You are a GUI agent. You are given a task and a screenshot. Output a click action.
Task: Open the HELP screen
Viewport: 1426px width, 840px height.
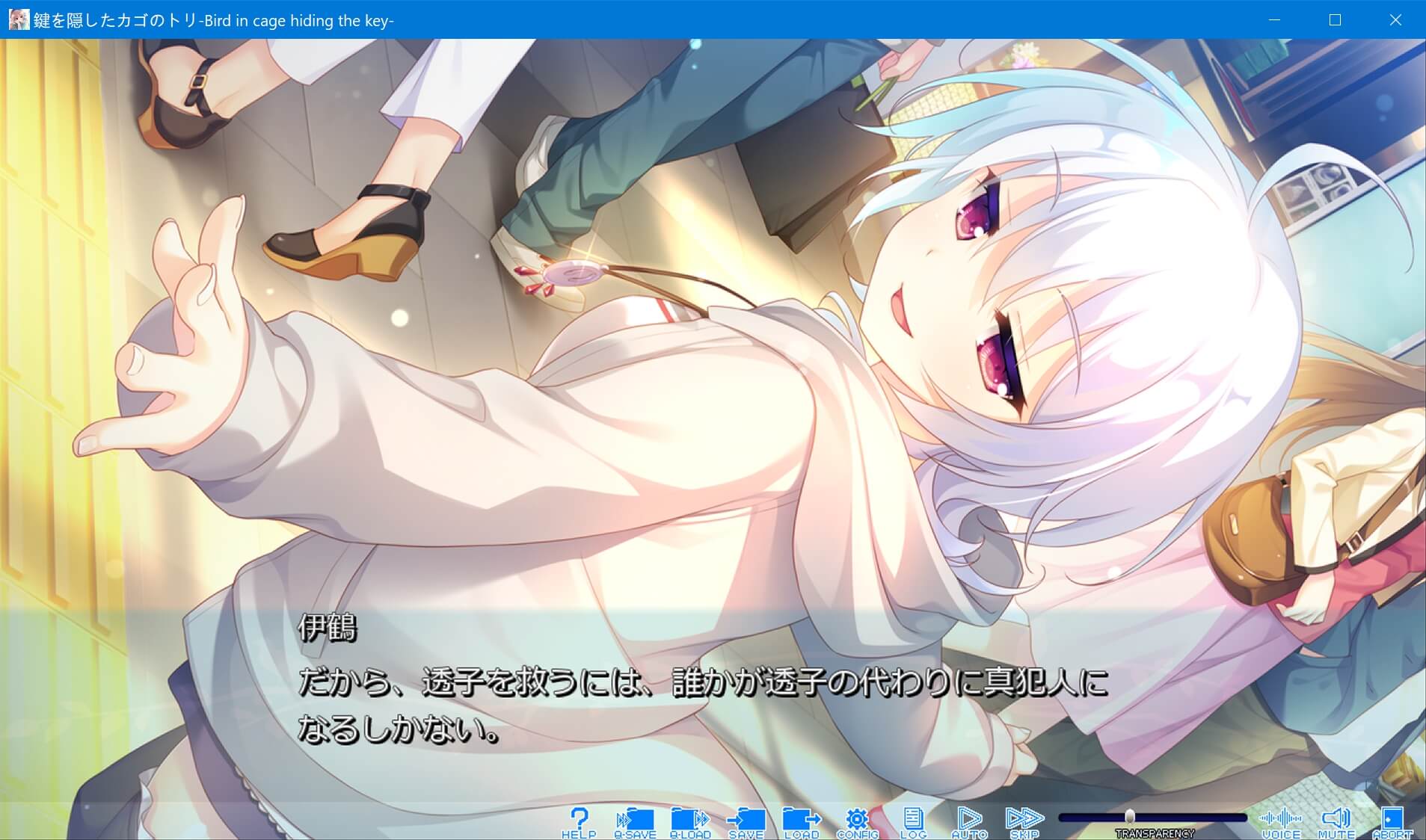[x=581, y=820]
